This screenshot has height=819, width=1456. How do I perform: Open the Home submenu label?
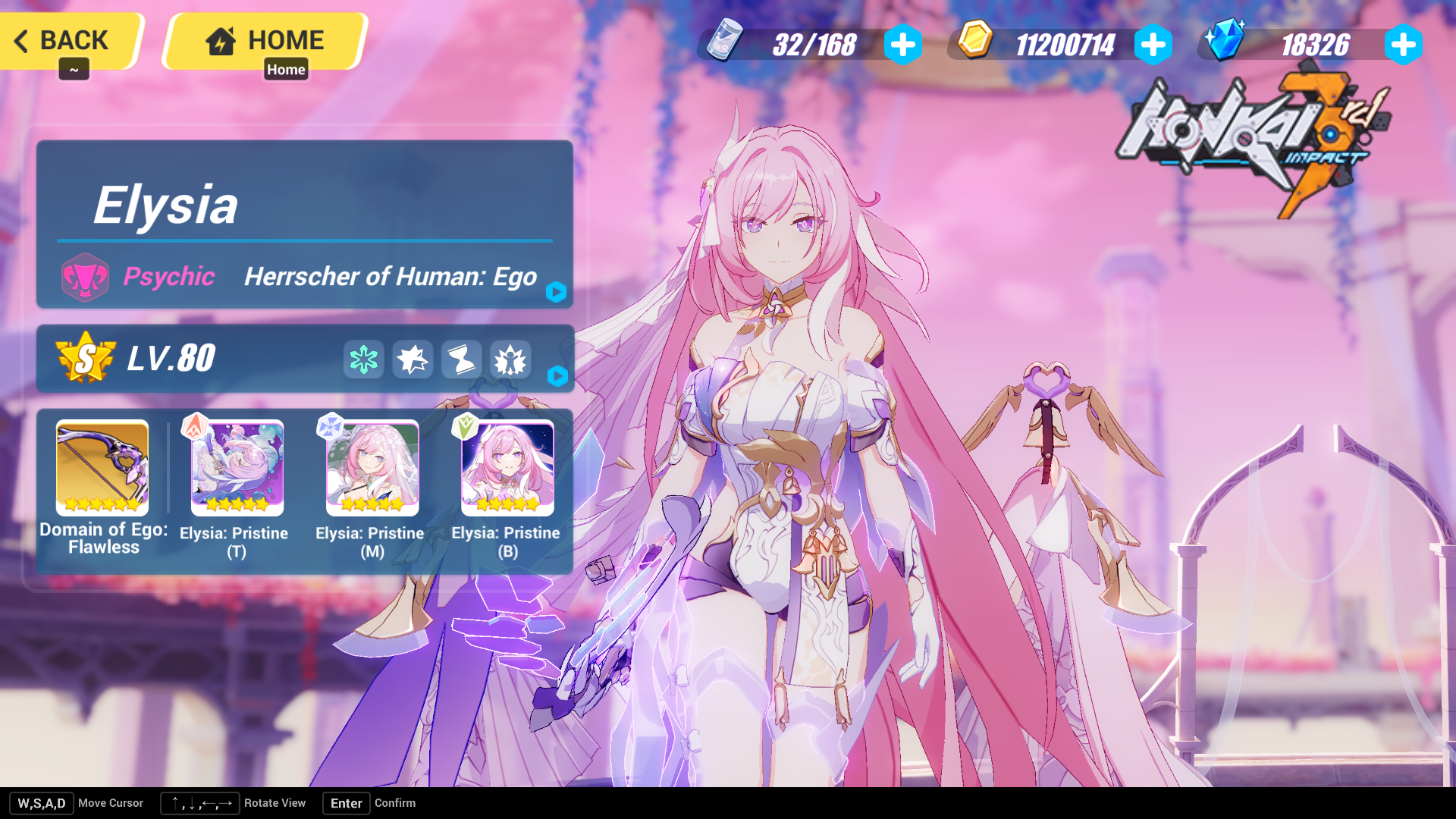[286, 69]
